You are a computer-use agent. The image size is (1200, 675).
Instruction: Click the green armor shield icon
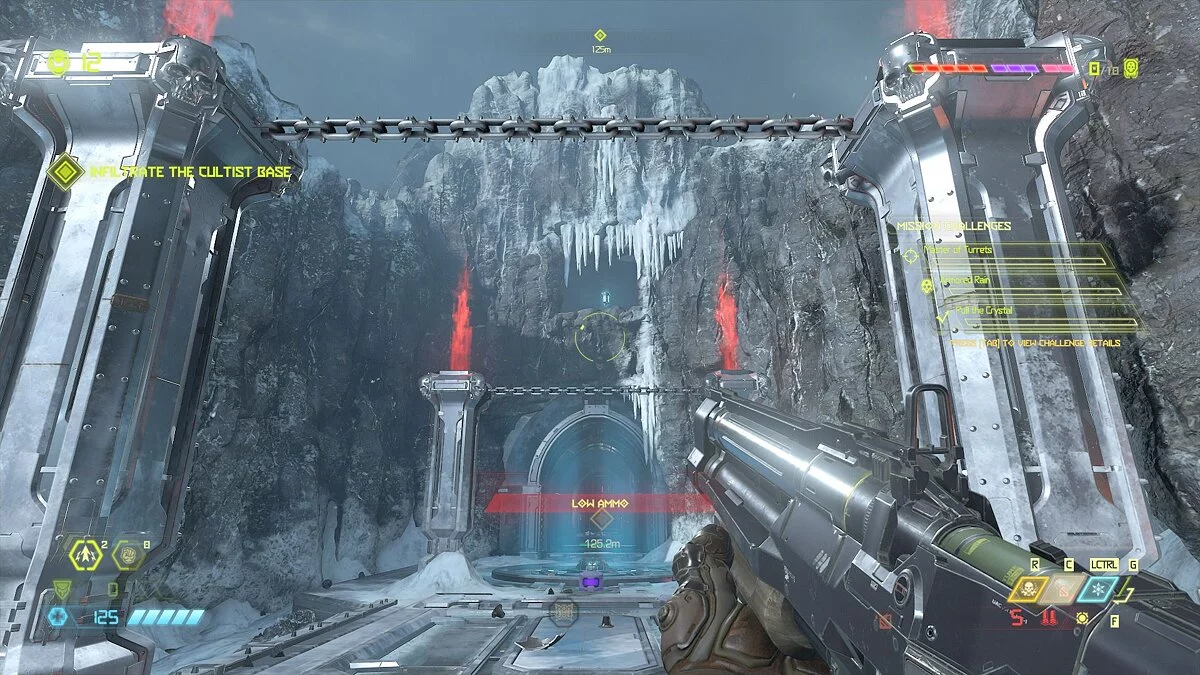pyautogui.click(x=62, y=589)
